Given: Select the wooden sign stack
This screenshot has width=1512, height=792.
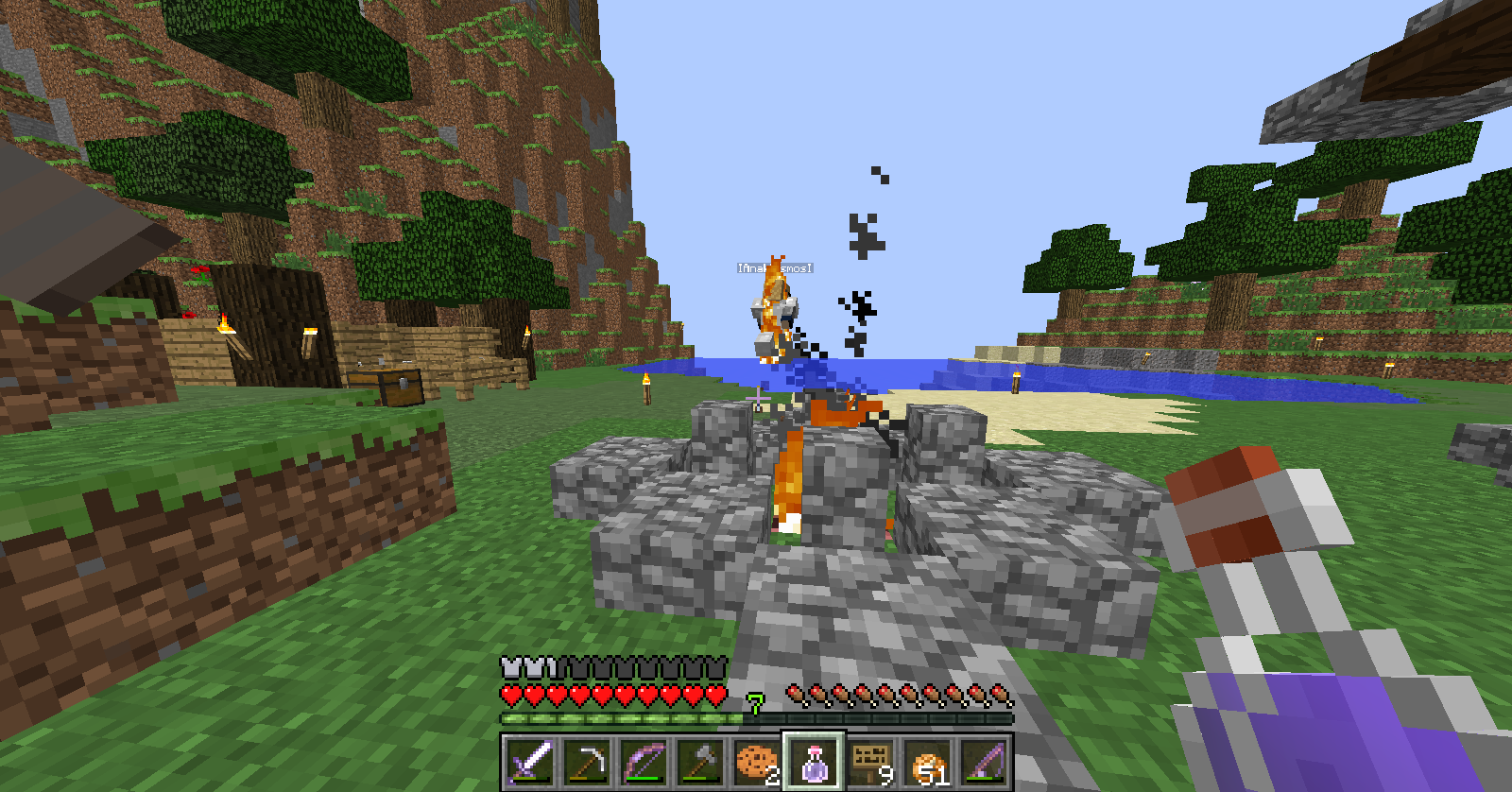Looking at the screenshot, I should (870, 761).
